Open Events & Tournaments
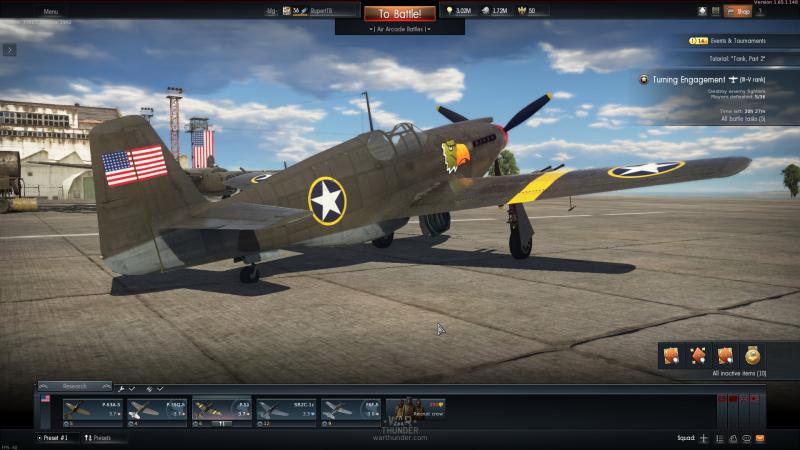800x450 pixels. [729, 41]
